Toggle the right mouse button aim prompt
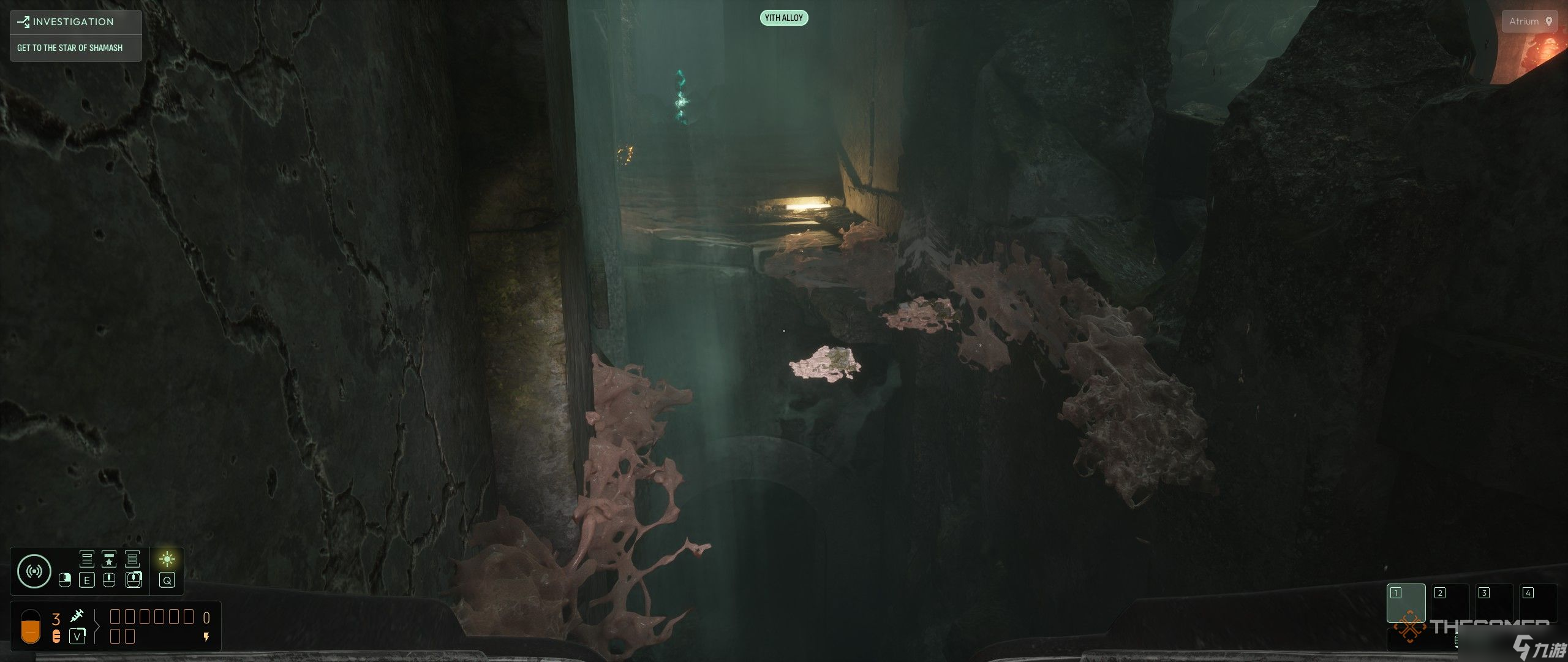 pyautogui.click(x=134, y=580)
